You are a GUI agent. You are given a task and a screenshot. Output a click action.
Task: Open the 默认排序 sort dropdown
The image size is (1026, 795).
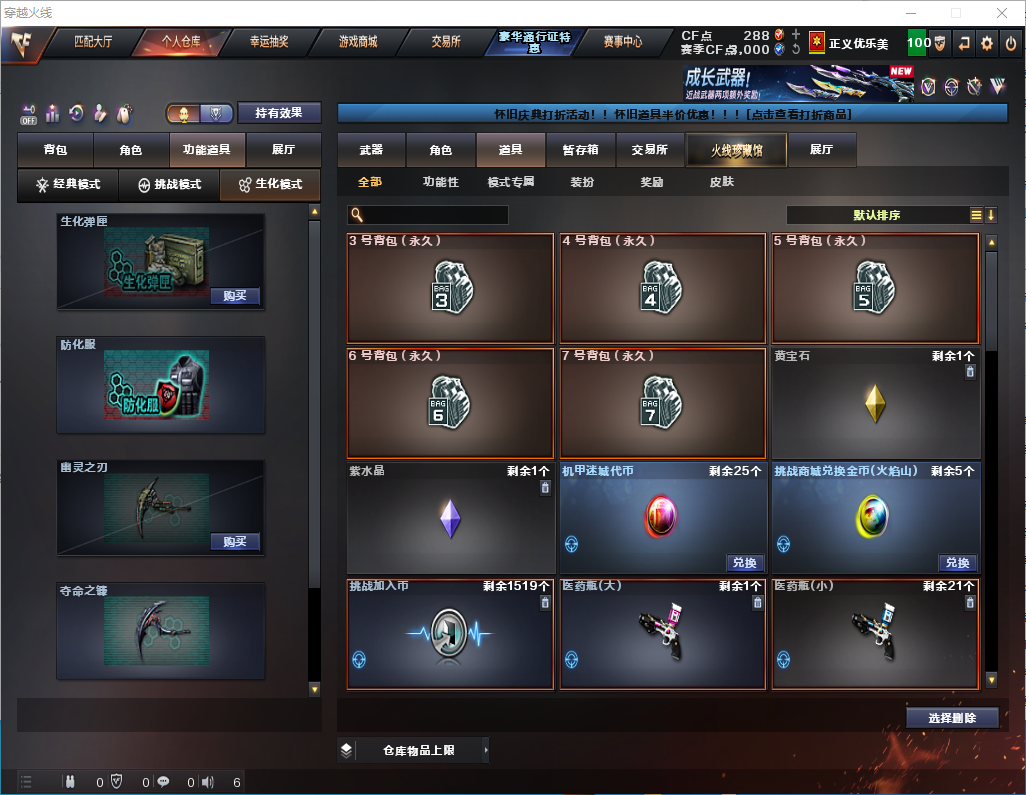[x=877, y=215]
